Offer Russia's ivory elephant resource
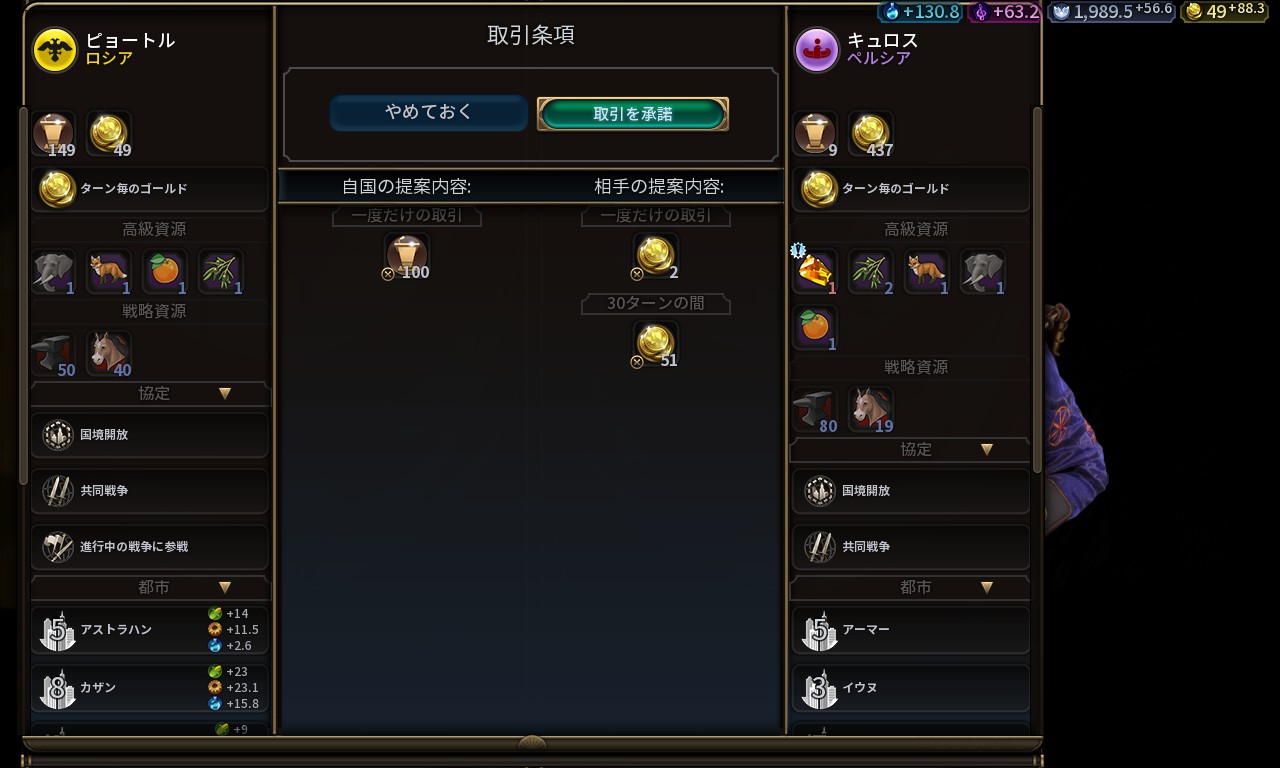The height and width of the screenshot is (768, 1280). tap(54, 272)
